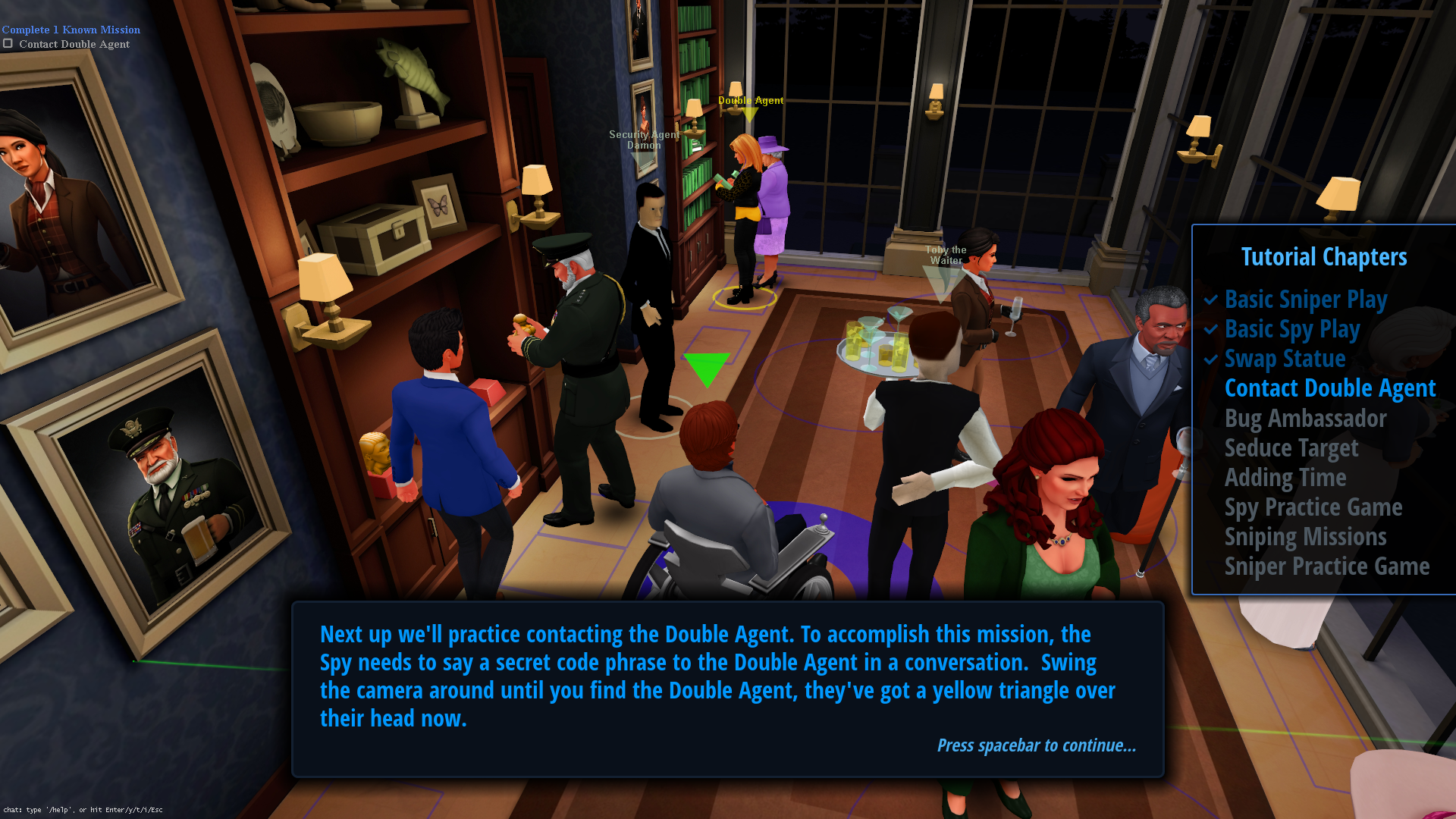
Task: Toggle the Contact Double Agent mission checkbox
Action: click(x=9, y=44)
